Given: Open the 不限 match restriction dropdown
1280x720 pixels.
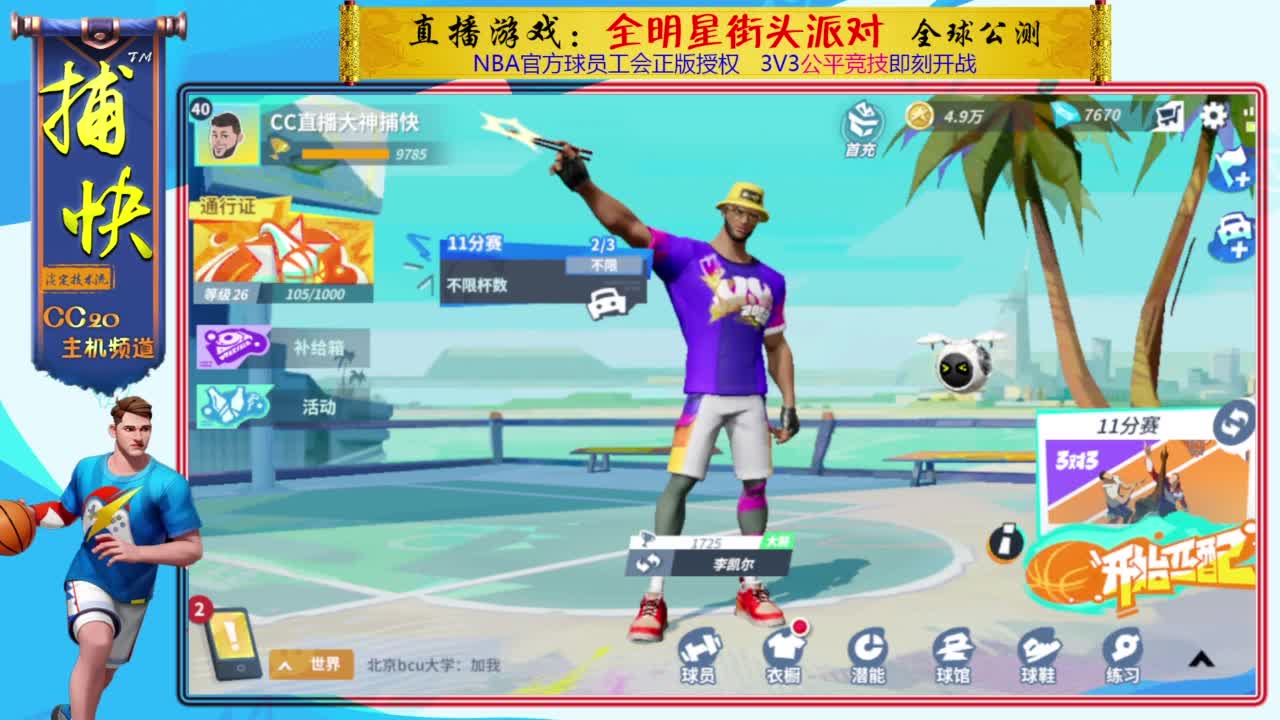Looking at the screenshot, I should [606, 264].
